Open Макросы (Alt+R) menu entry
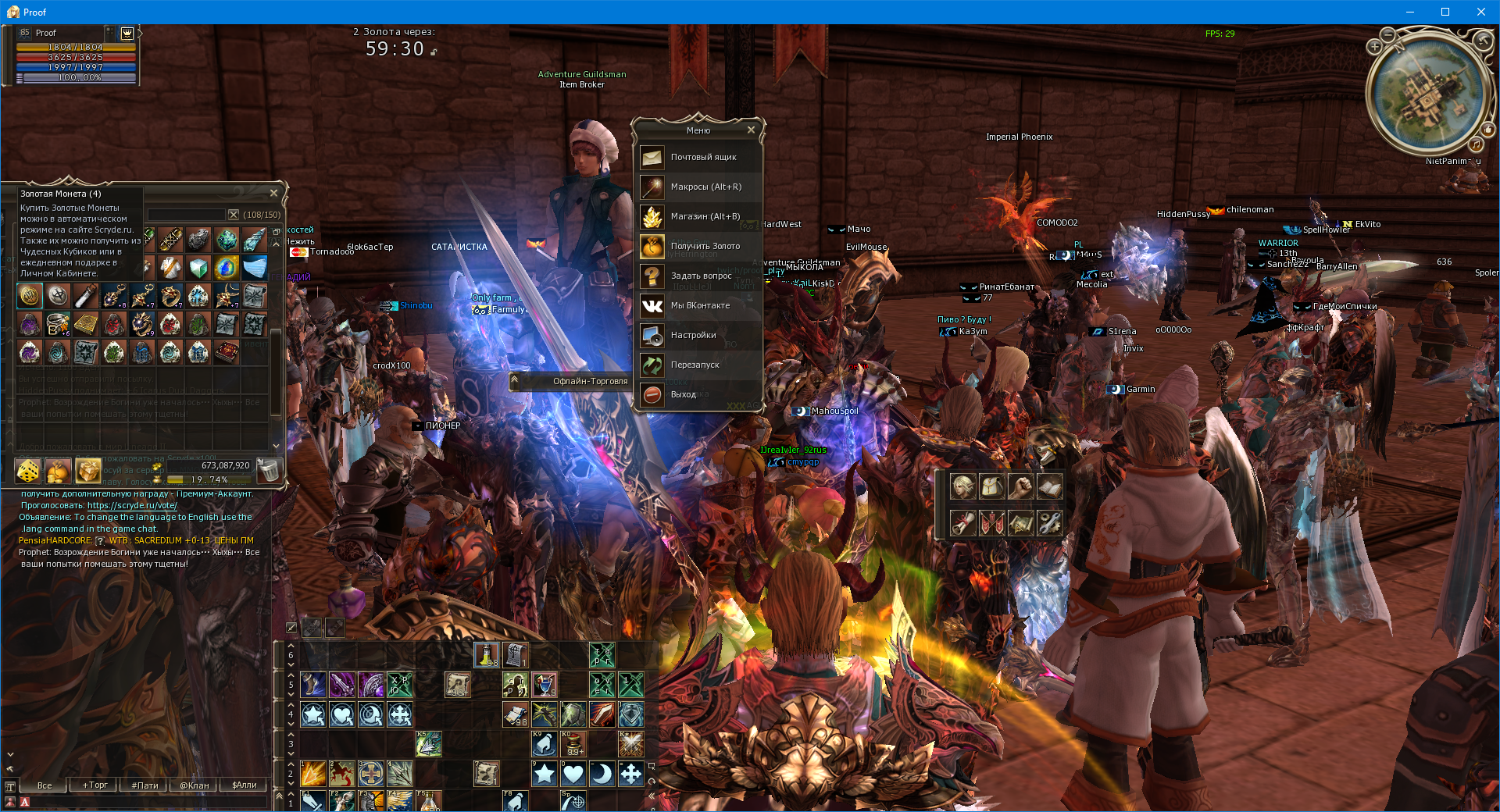1500x812 pixels. tap(699, 187)
